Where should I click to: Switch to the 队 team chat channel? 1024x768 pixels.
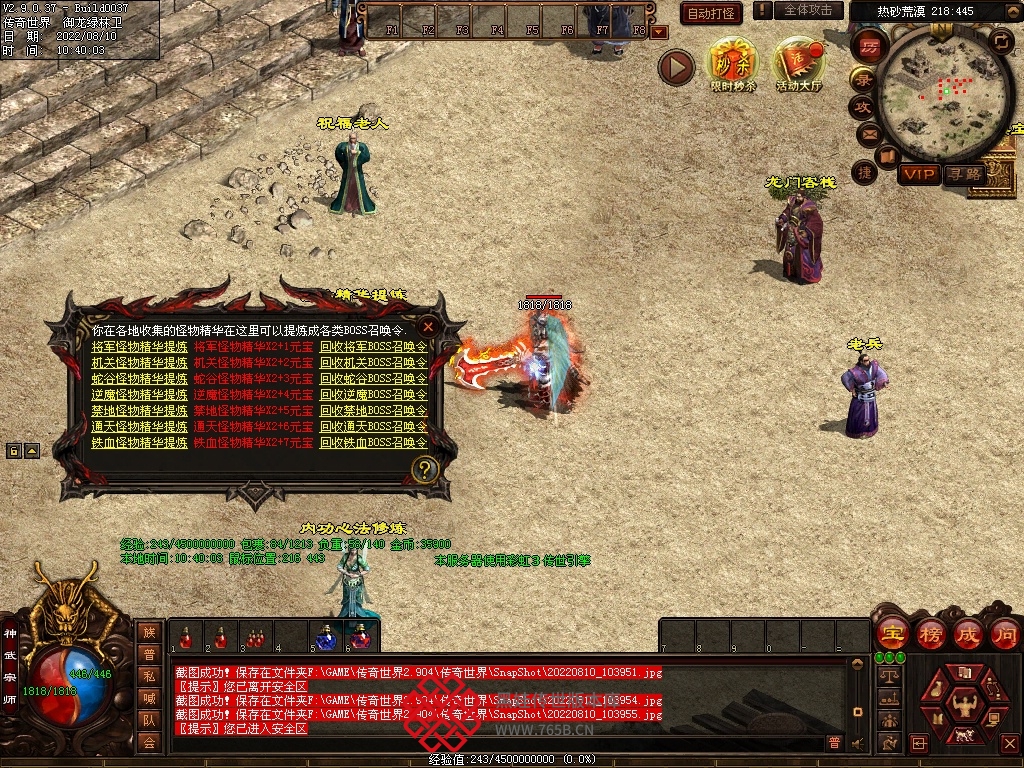pyautogui.click(x=149, y=719)
